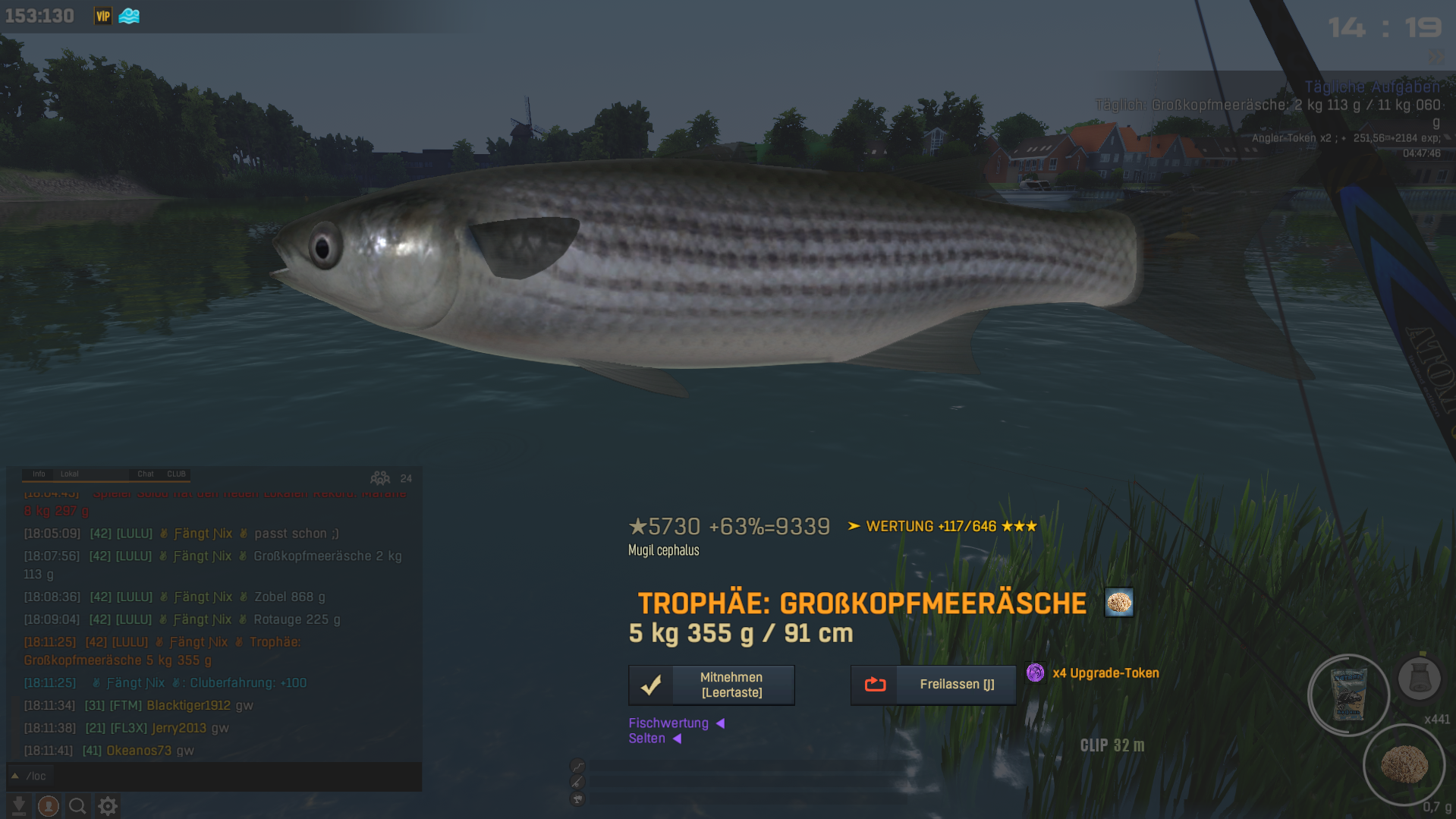Viewport: 1456px width, 819px height.
Task: Release the fish with the Freilassen button
Action: click(932, 685)
